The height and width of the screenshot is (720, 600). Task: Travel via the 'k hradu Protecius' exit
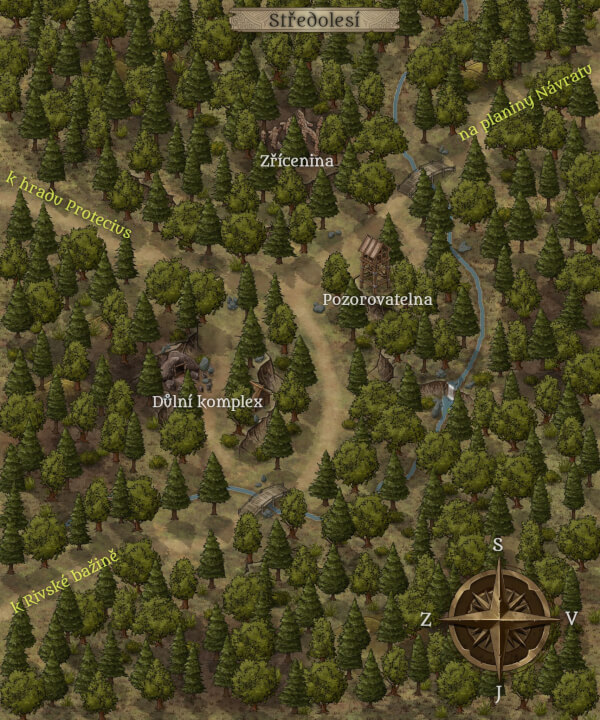pyautogui.click(x=68, y=204)
